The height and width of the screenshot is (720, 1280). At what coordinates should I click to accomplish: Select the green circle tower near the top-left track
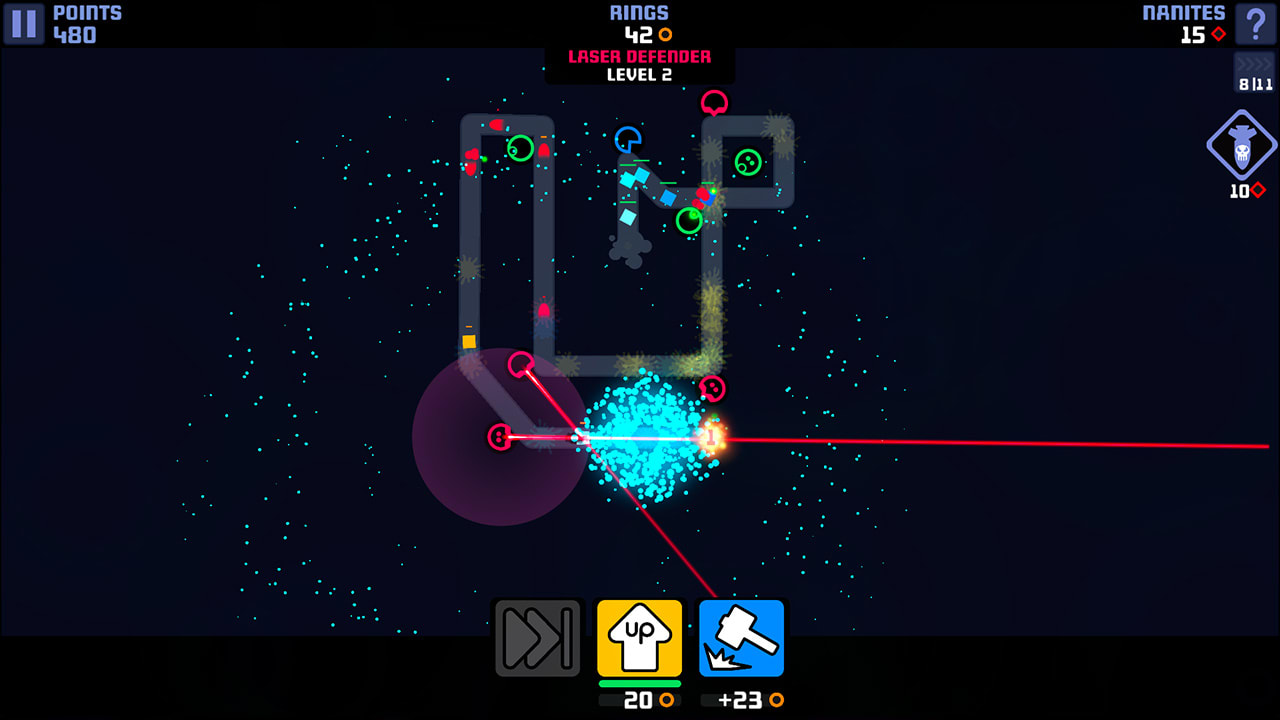tap(520, 150)
